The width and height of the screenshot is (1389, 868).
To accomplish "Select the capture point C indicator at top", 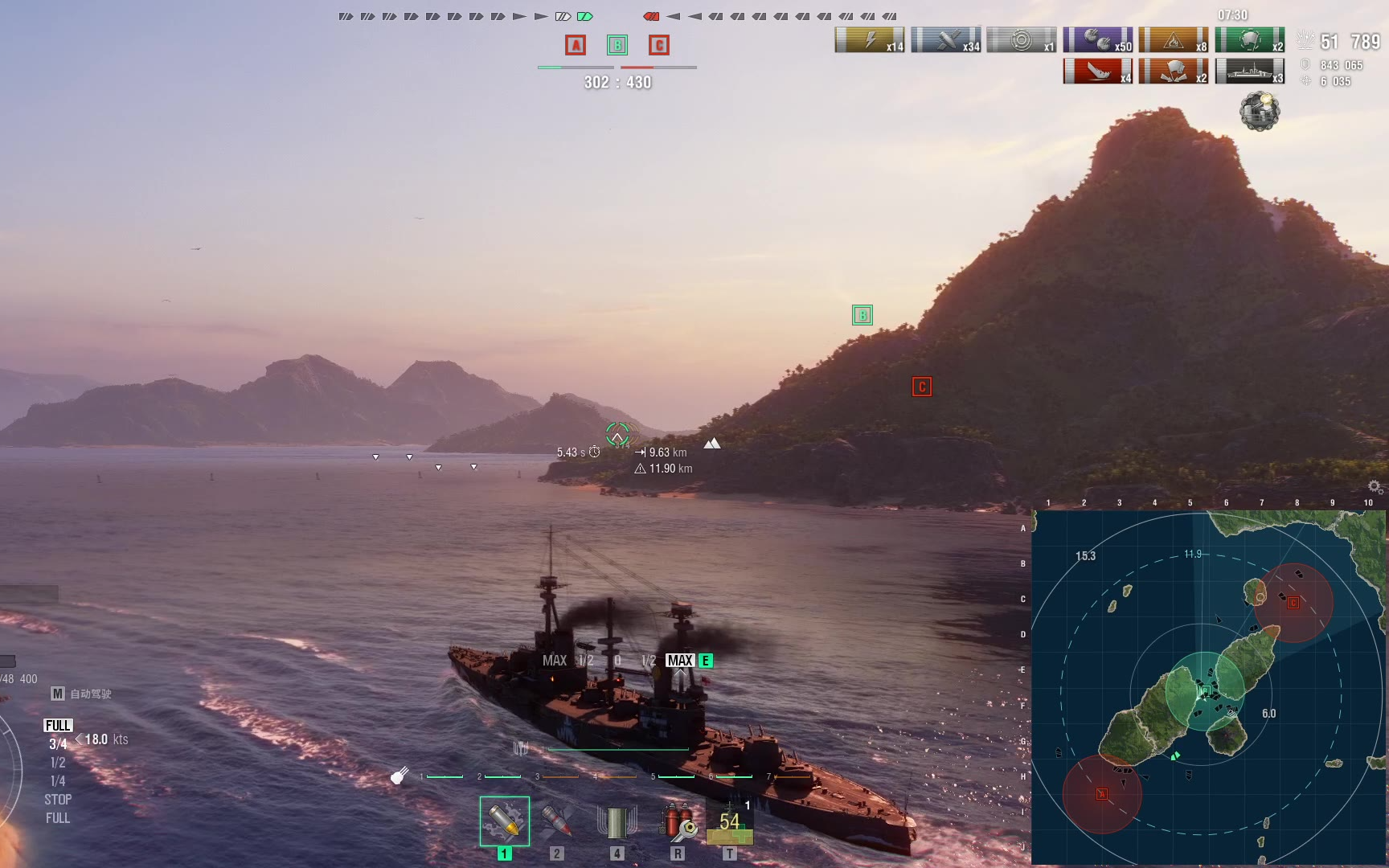I will (x=659, y=45).
